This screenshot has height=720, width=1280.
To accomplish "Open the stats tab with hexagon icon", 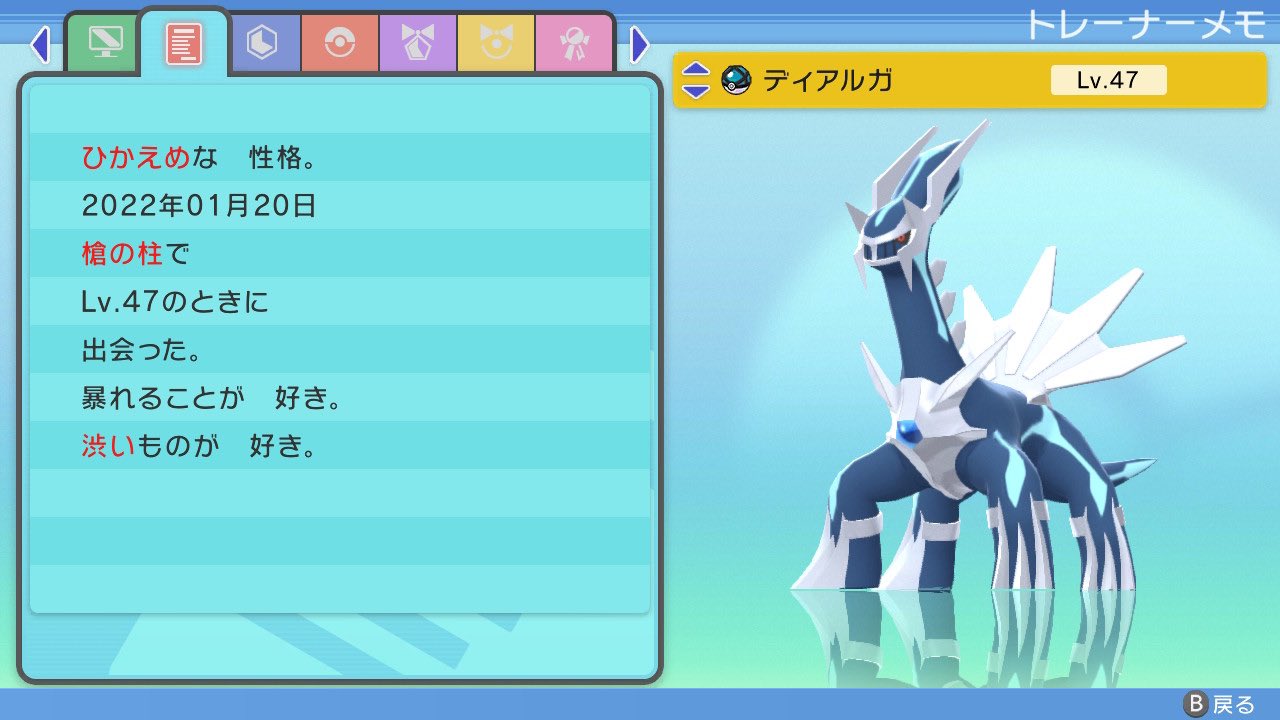I will coord(262,42).
